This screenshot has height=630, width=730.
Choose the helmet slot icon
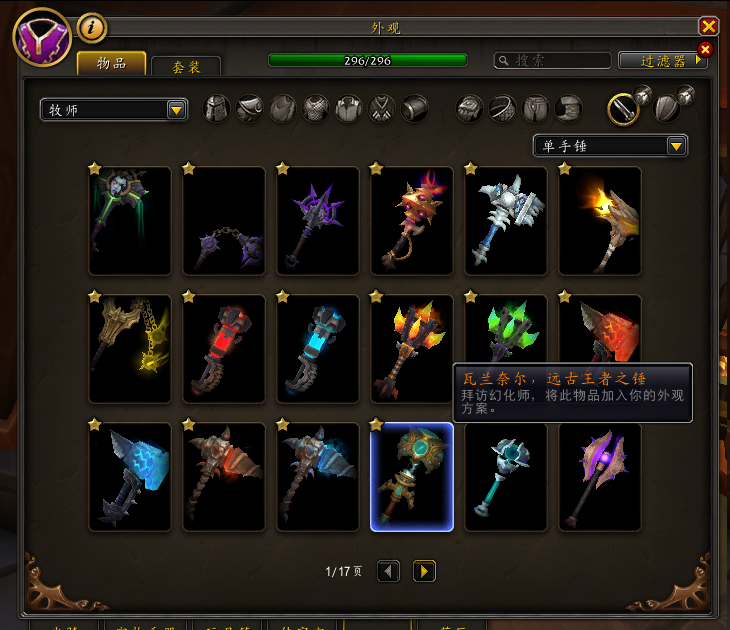click(218, 109)
